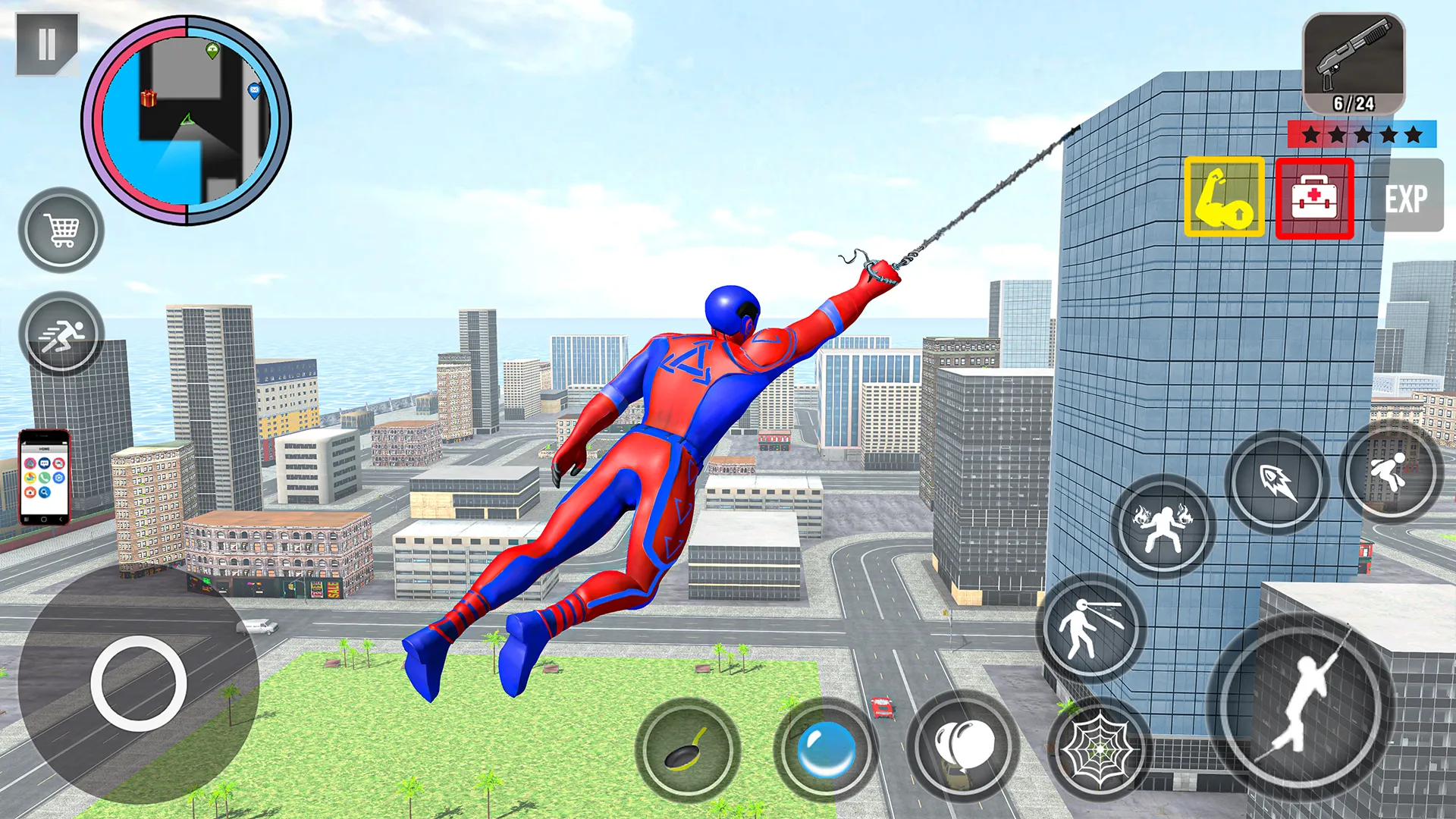Open the in-game phone menu
The image size is (1456, 819).
pos(42,474)
